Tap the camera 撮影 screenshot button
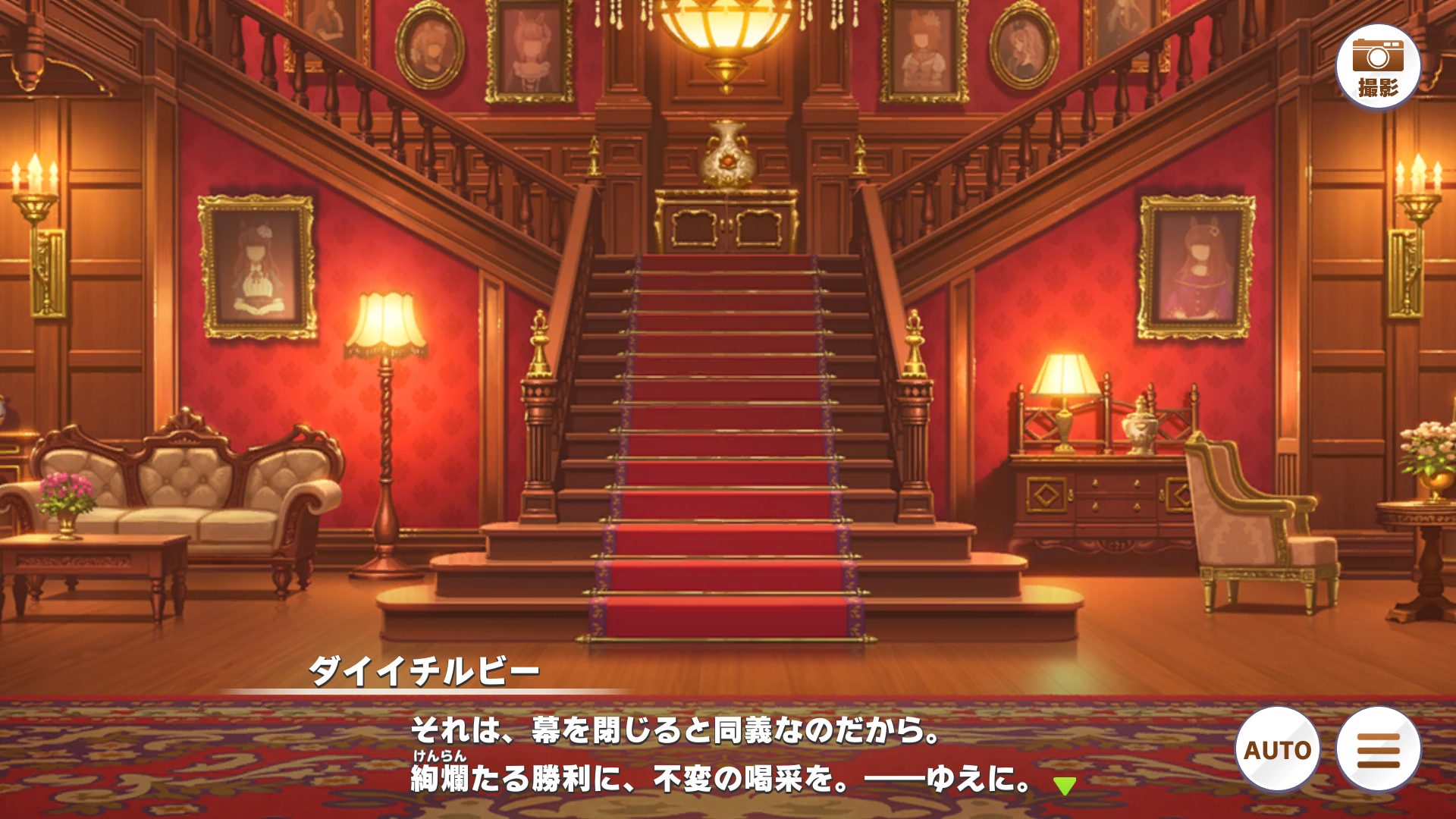The height and width of the screenshot is (819, 1456). (1378, 67)
